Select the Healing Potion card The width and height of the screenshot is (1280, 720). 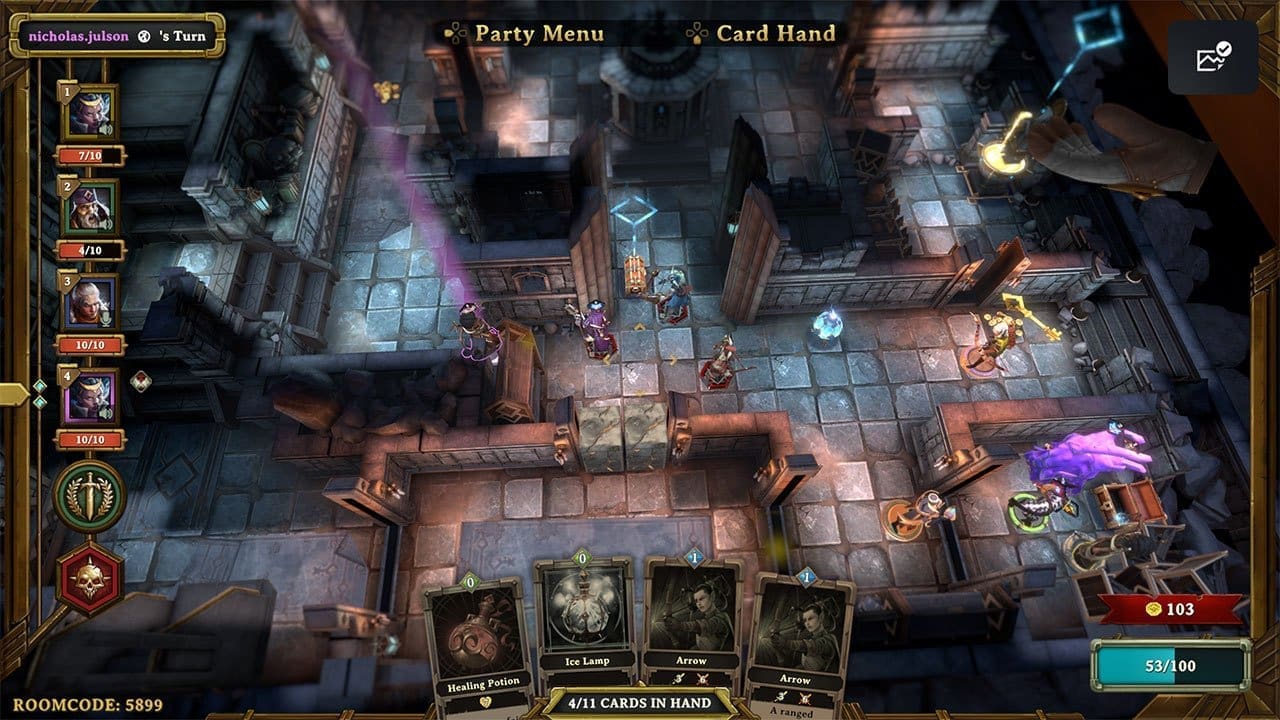tap(474, 640)
